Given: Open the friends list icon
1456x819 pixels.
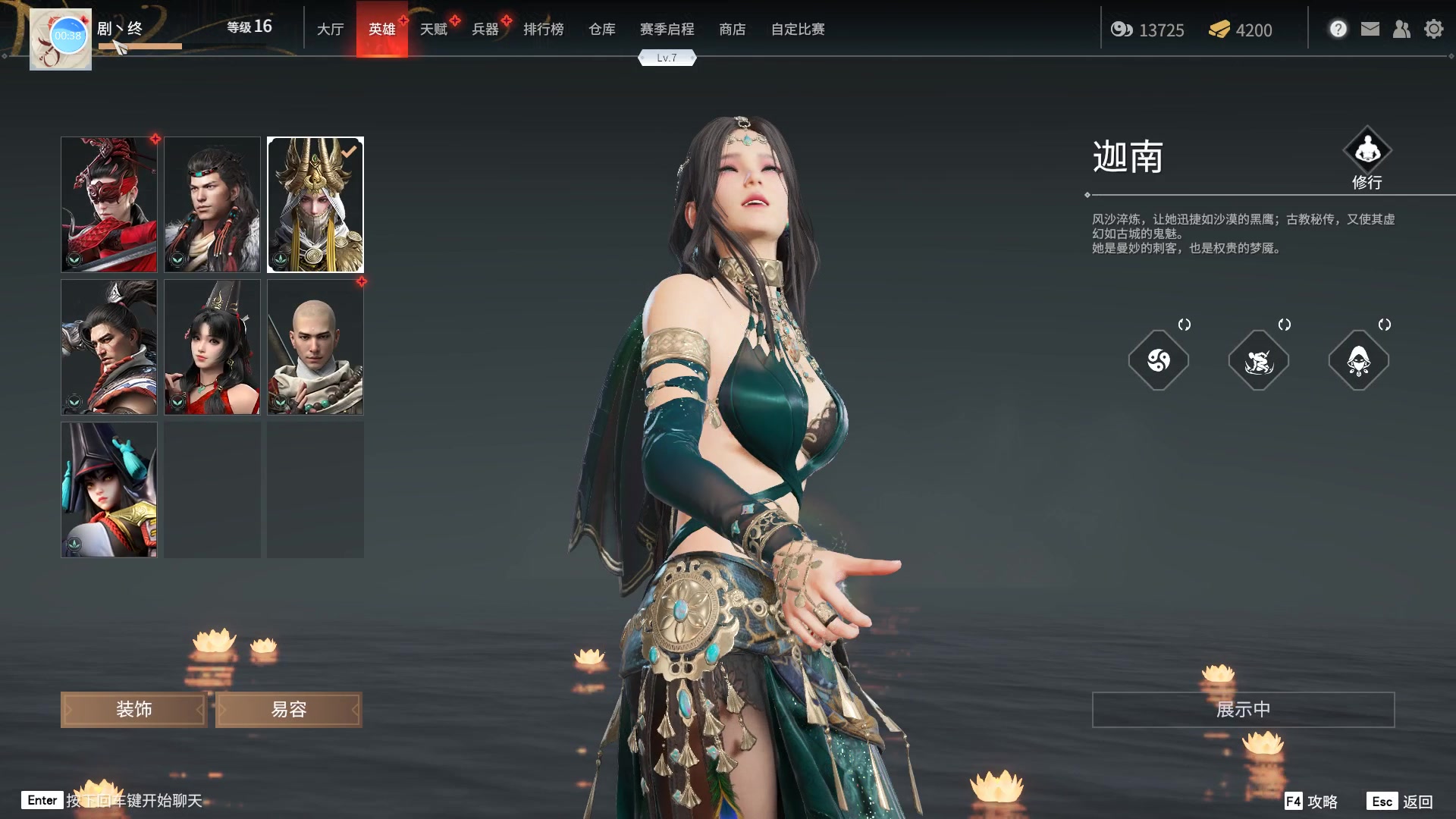Looking at the screenshot, I should pyautogui.click(x=1401, y=29).
